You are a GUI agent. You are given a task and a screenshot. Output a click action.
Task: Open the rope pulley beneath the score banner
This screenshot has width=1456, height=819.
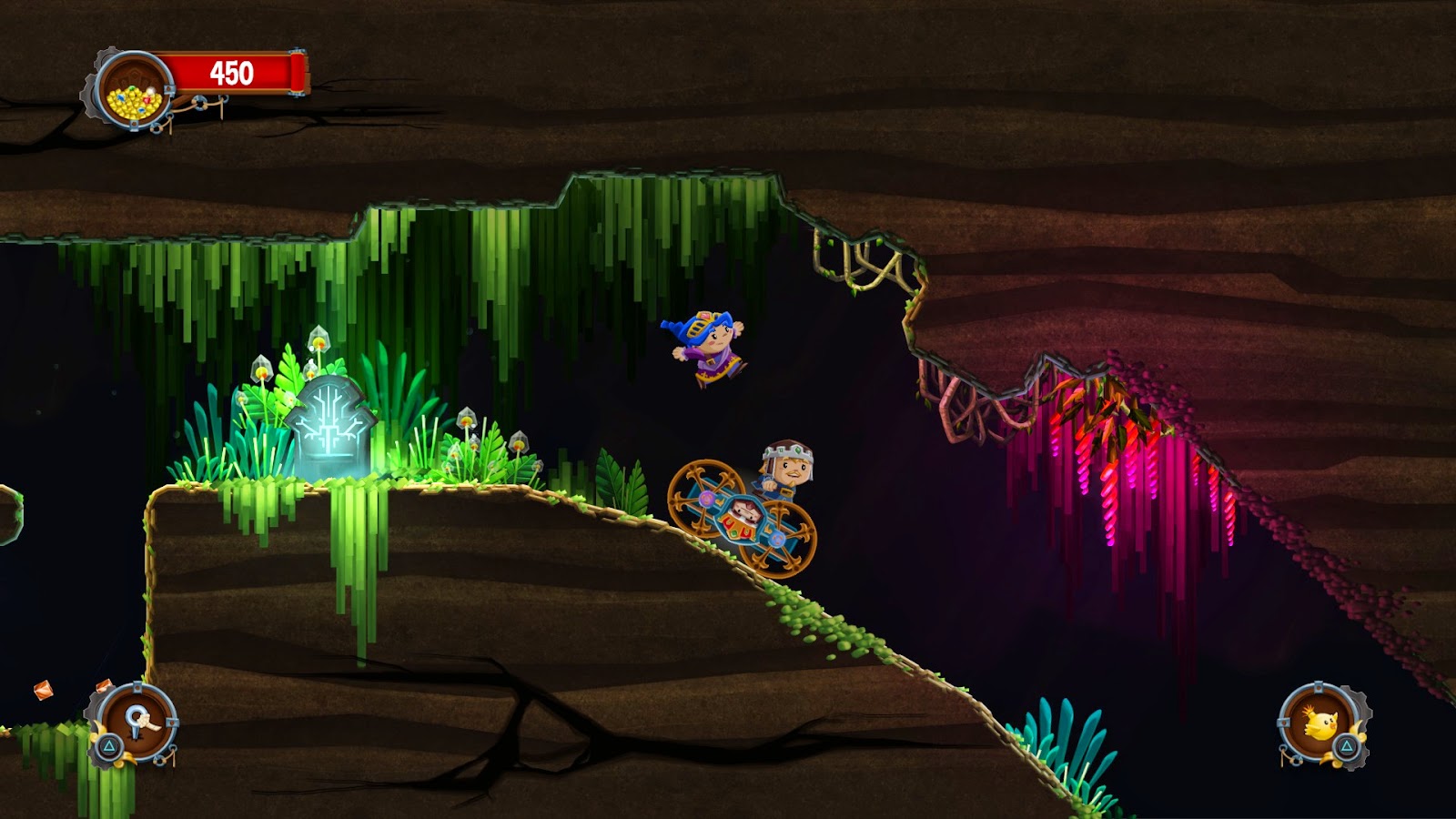pyautogui.click(x=198, y=102)
